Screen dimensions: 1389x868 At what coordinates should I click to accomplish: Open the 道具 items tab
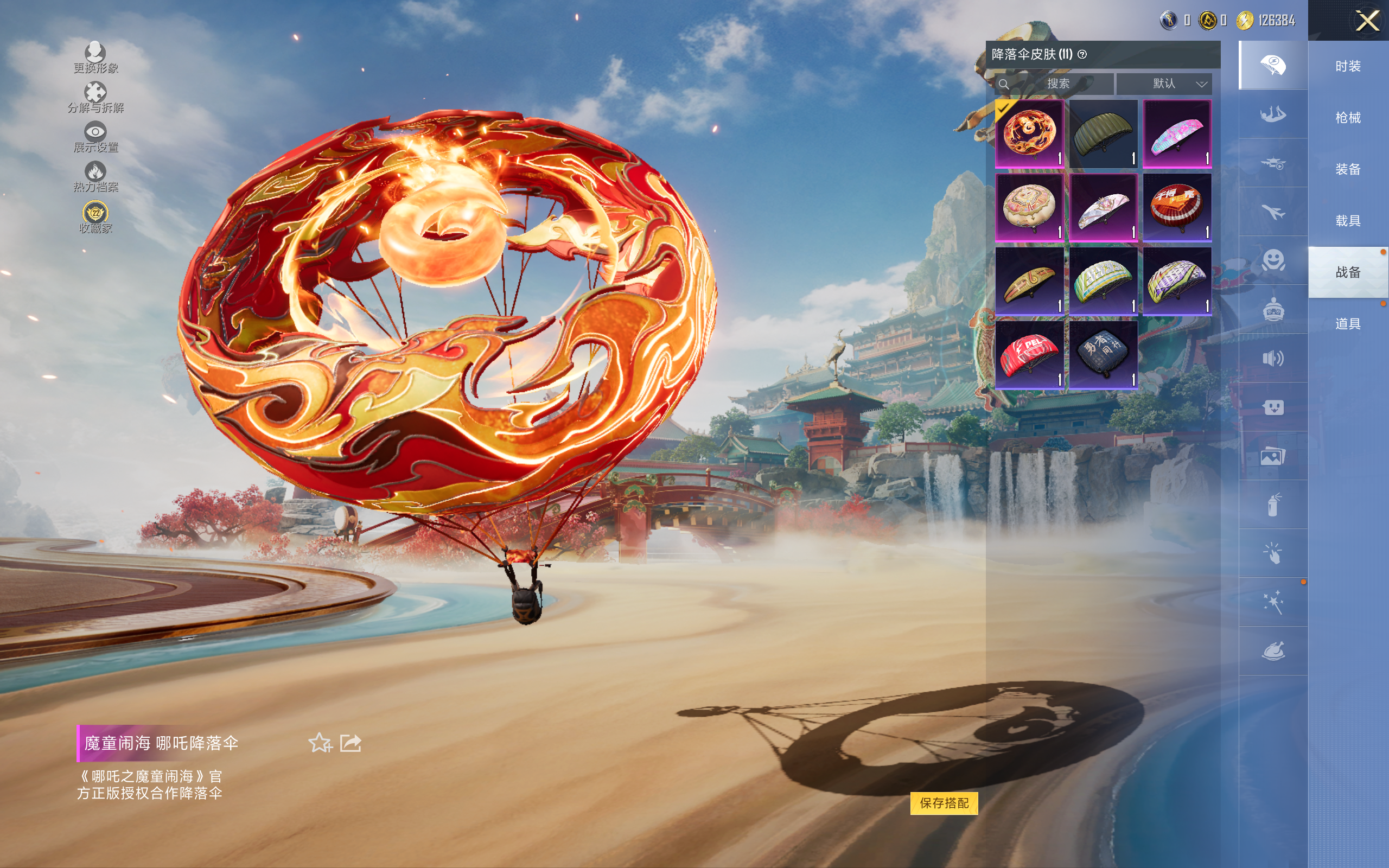click(1348, 324)
